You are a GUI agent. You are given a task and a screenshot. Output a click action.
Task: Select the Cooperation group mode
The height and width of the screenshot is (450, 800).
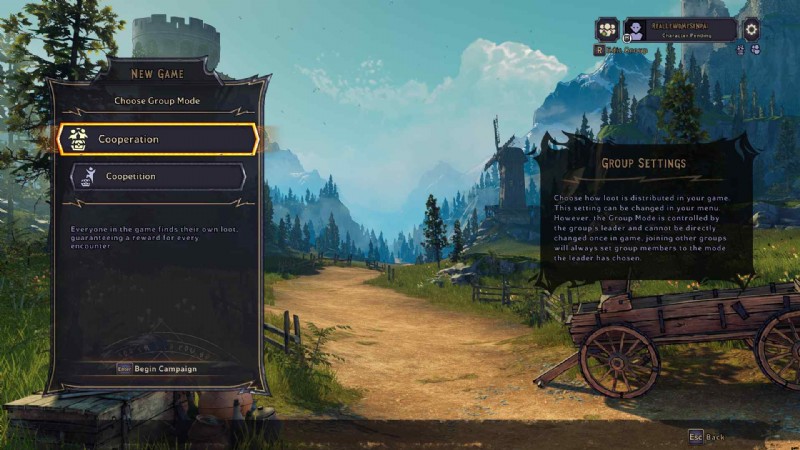[x=158, y=140]
